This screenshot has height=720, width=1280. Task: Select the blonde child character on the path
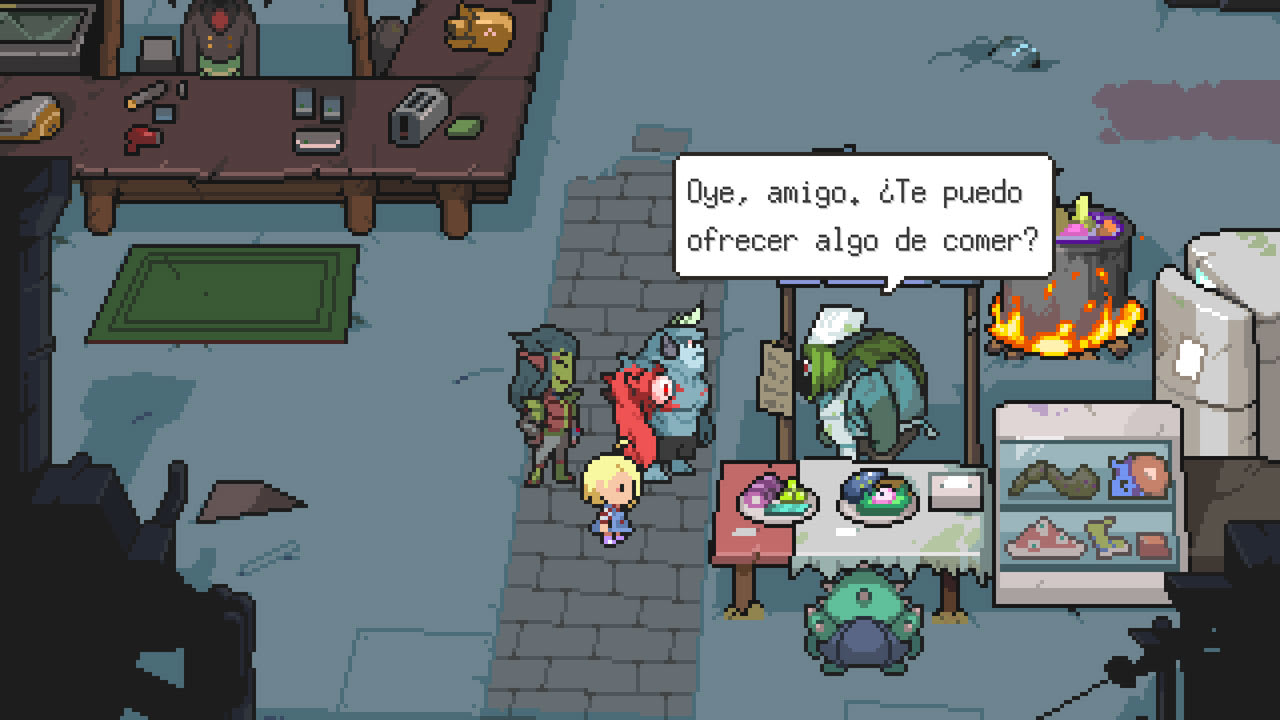[x=613, y=495]
